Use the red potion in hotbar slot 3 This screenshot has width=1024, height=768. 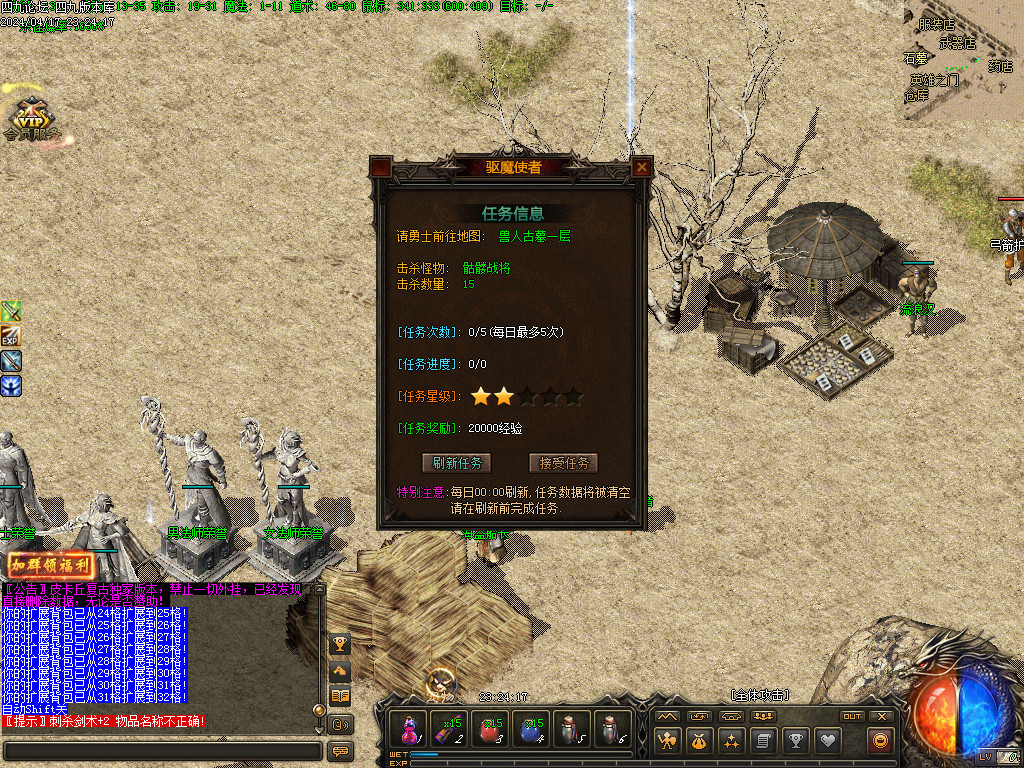pos(491,729)
